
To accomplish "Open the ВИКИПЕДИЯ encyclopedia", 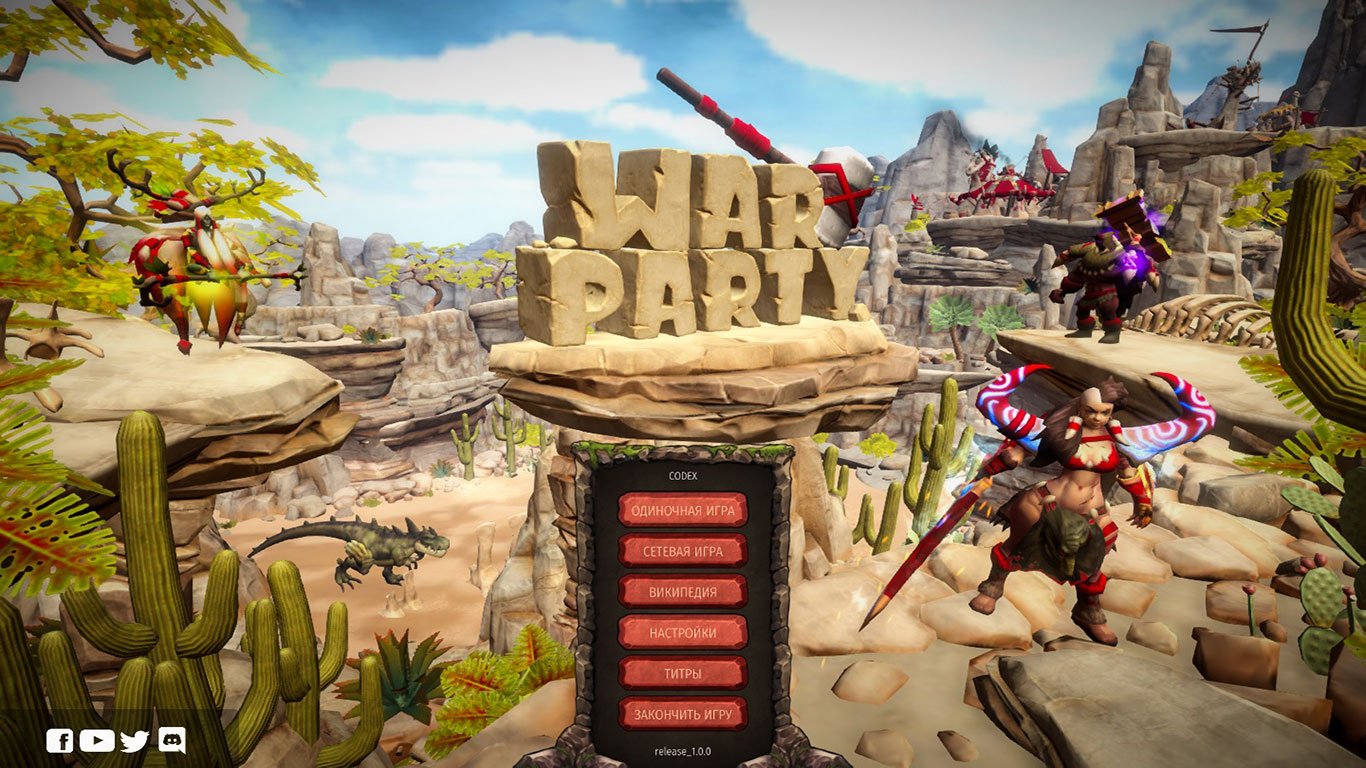I will point(683,590).
